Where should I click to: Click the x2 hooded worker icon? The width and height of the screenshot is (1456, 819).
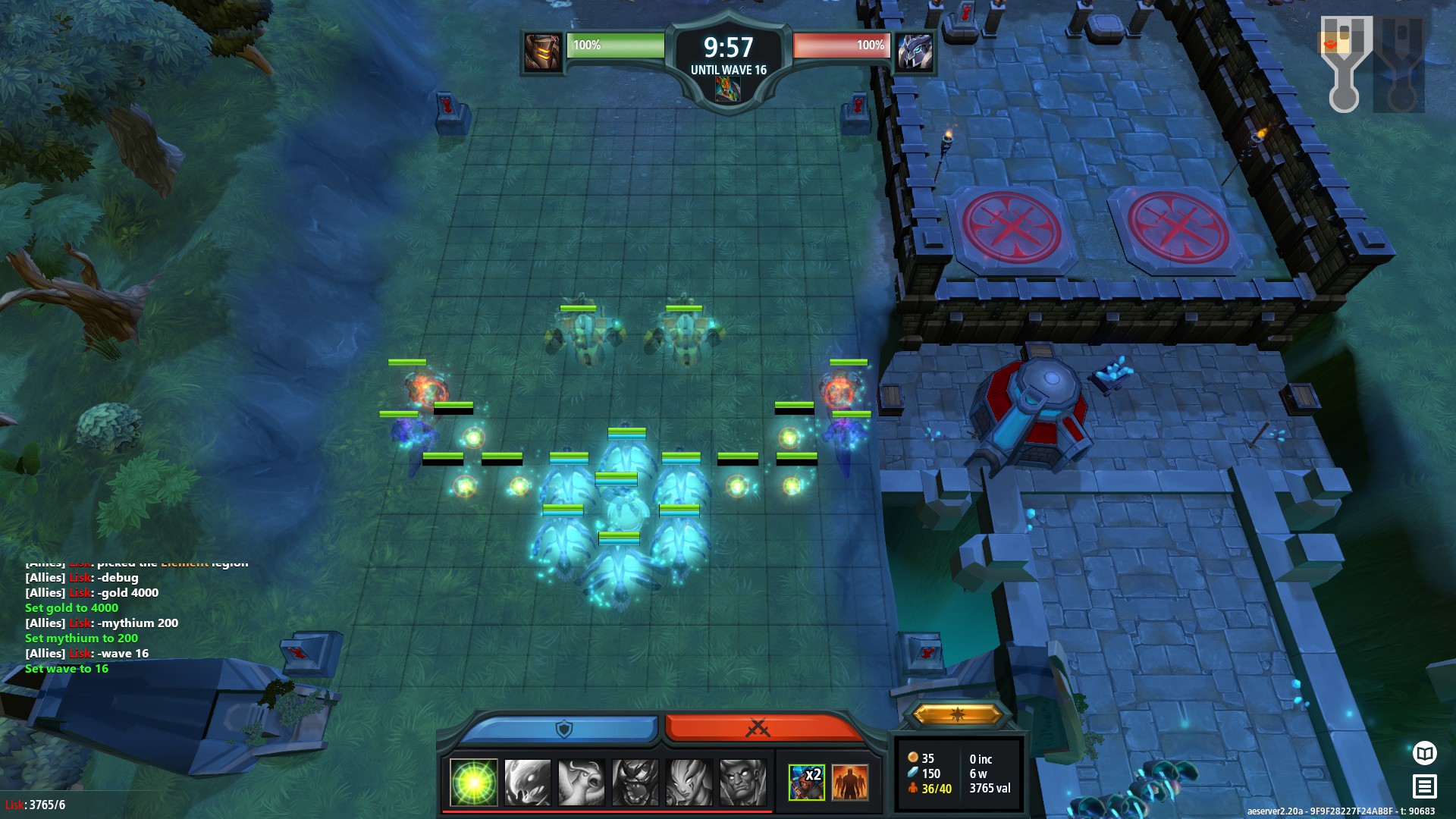point(806,782)
